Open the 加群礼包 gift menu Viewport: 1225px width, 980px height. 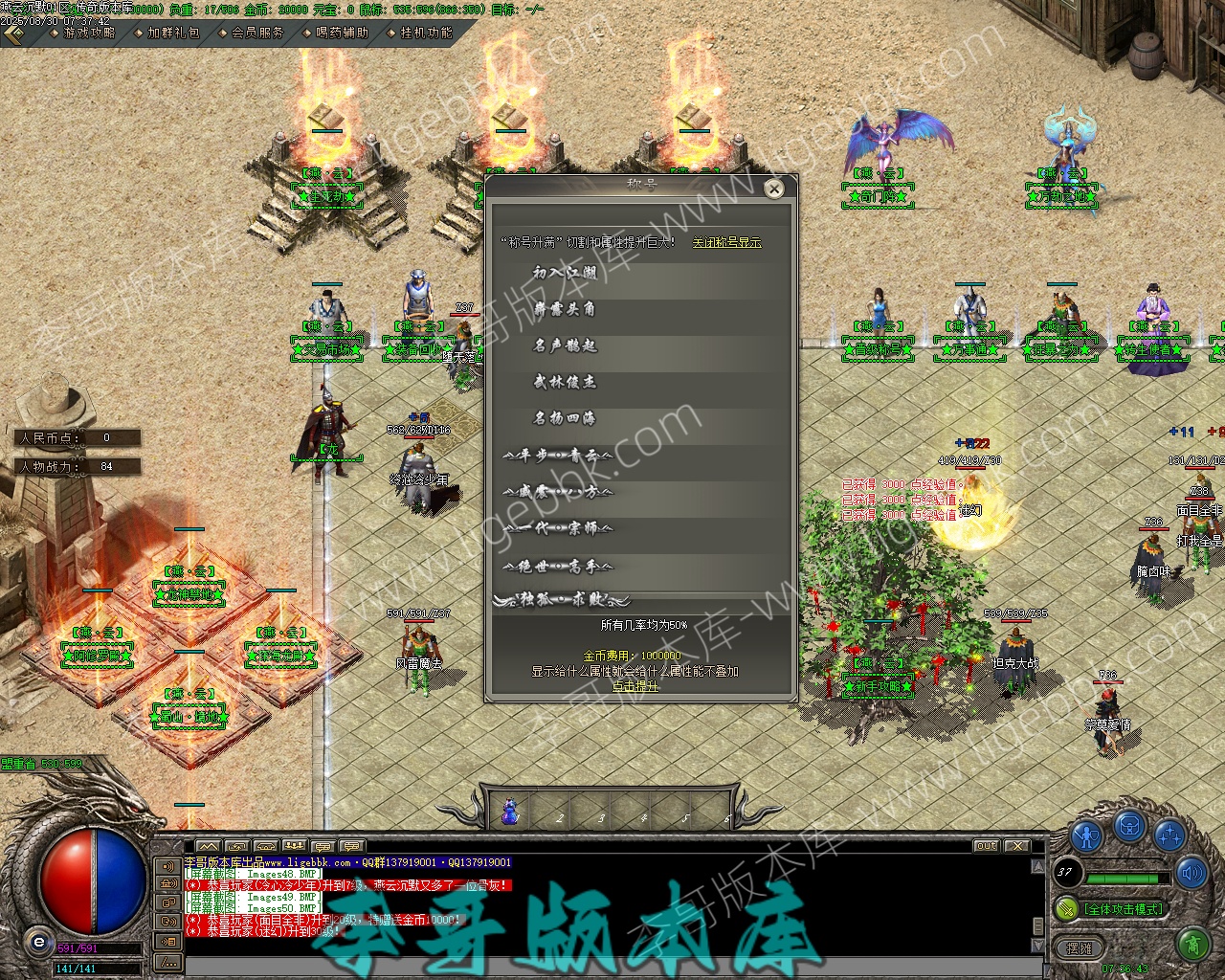(x=173, y=33)
